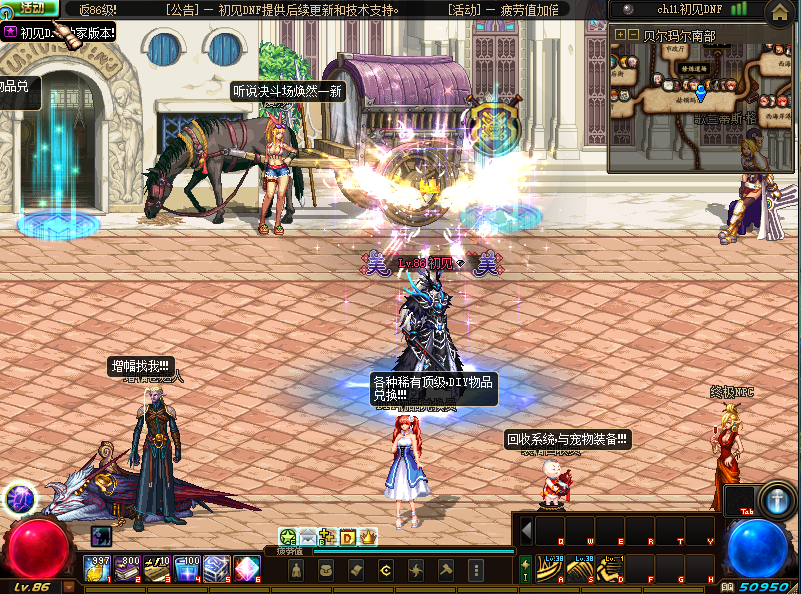This screenshot has width=801, height=594.
Task: Open the hammer menu button
Action: (446, 570)
